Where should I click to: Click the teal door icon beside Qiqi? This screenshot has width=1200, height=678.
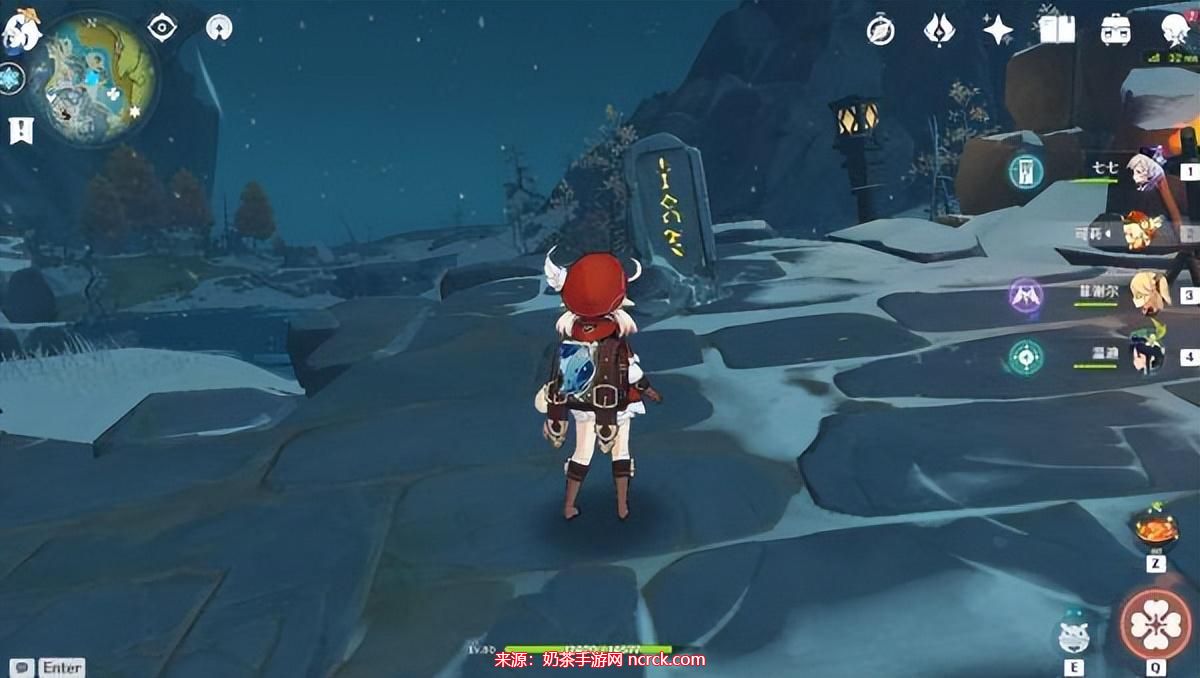[x=1025, y=170]
